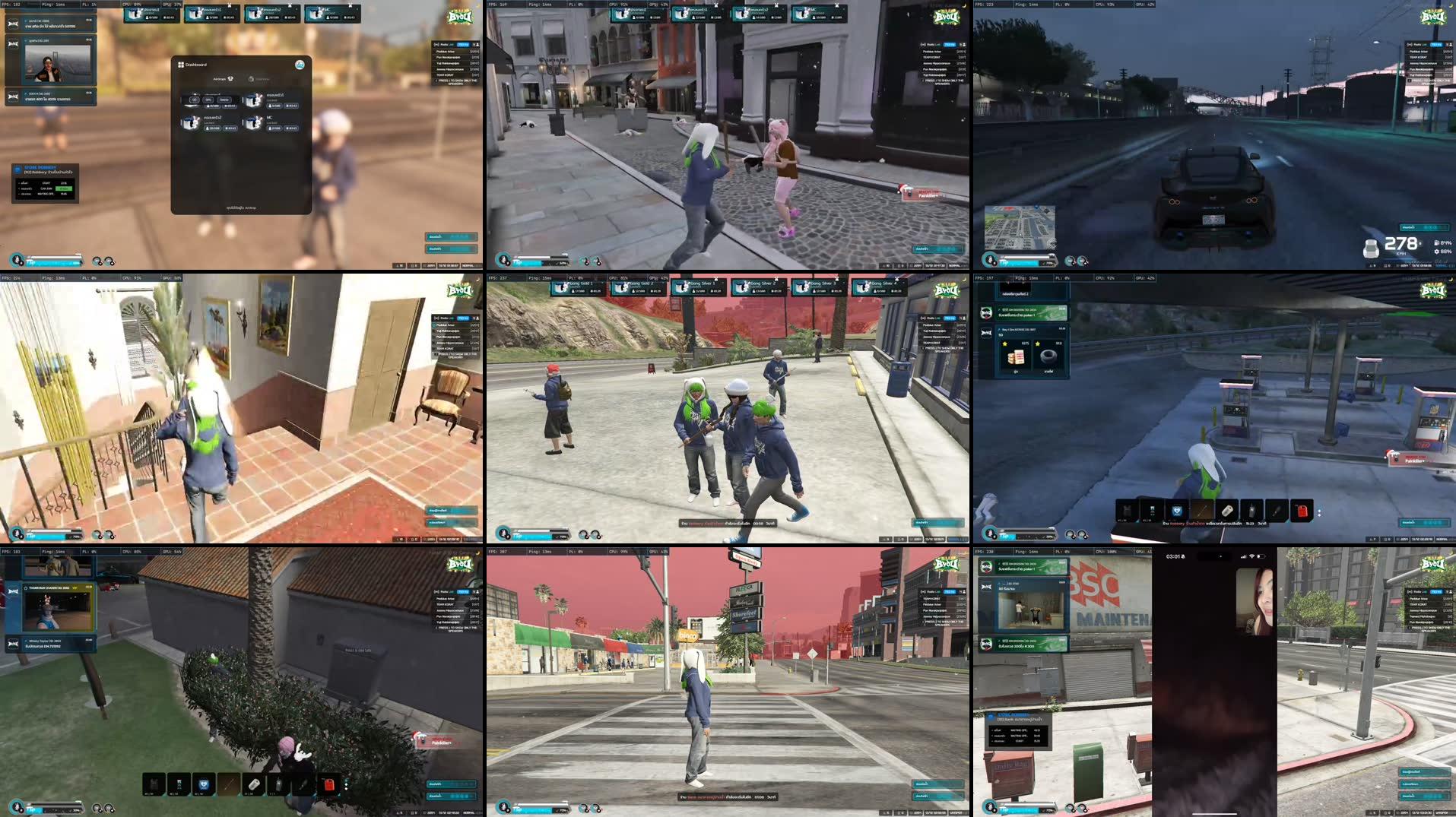The width and height of the screenshot is (1456, 817).
Task: Switch to the Airdrops tab in Dashboard
Action: 223,79
